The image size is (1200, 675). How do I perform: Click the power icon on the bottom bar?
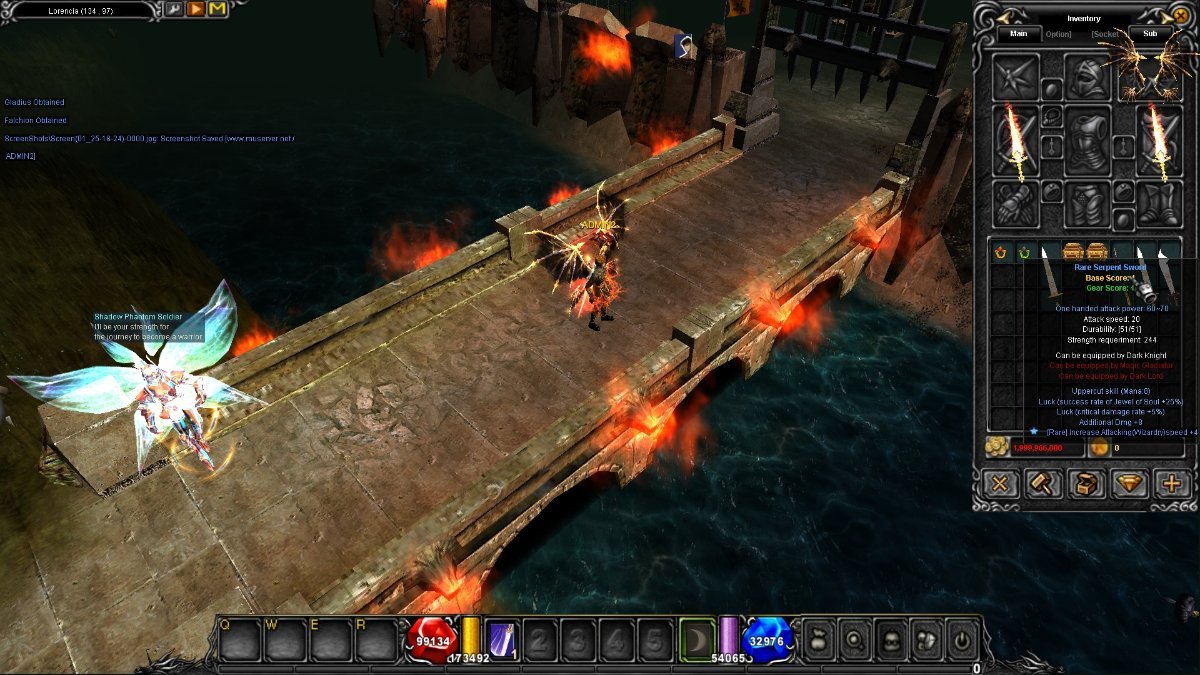pos(960,638)
